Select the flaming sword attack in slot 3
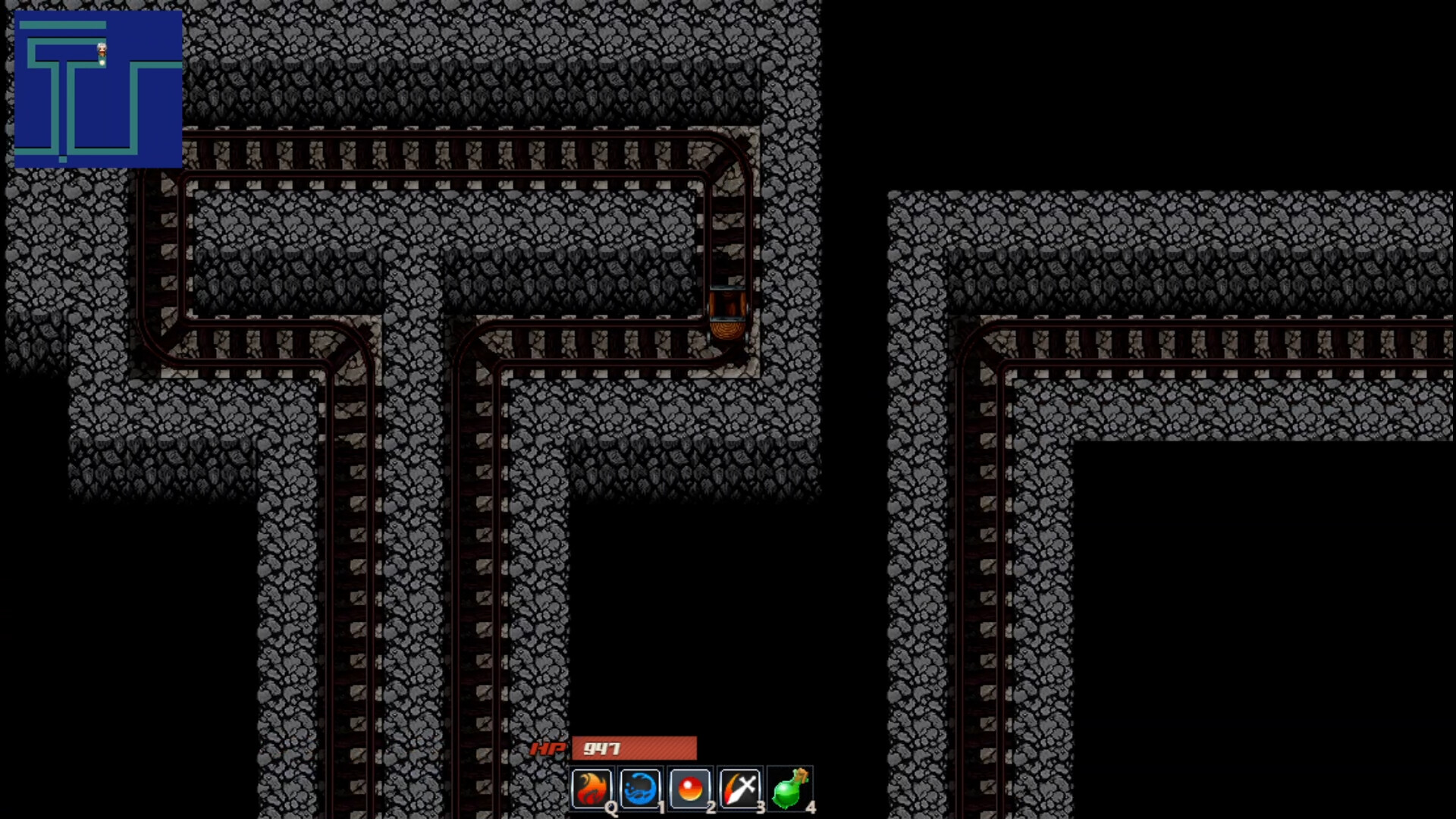The width and height of the screenshot is (1456, 819). coord(740,789)
